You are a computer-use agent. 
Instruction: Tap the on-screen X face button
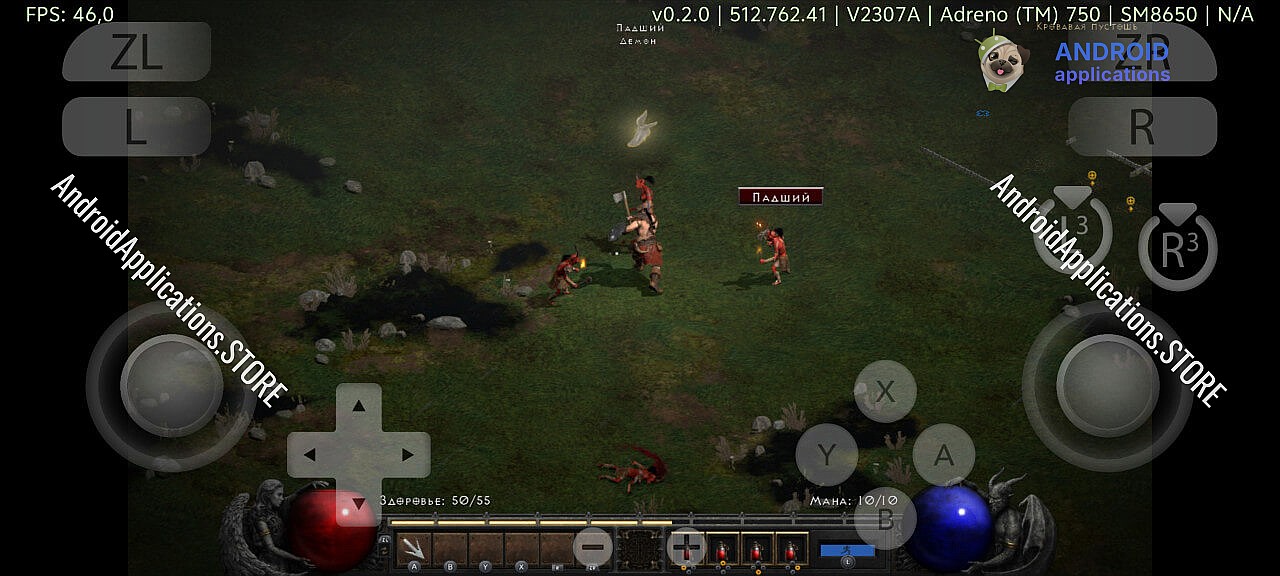[x=885, y=392]
